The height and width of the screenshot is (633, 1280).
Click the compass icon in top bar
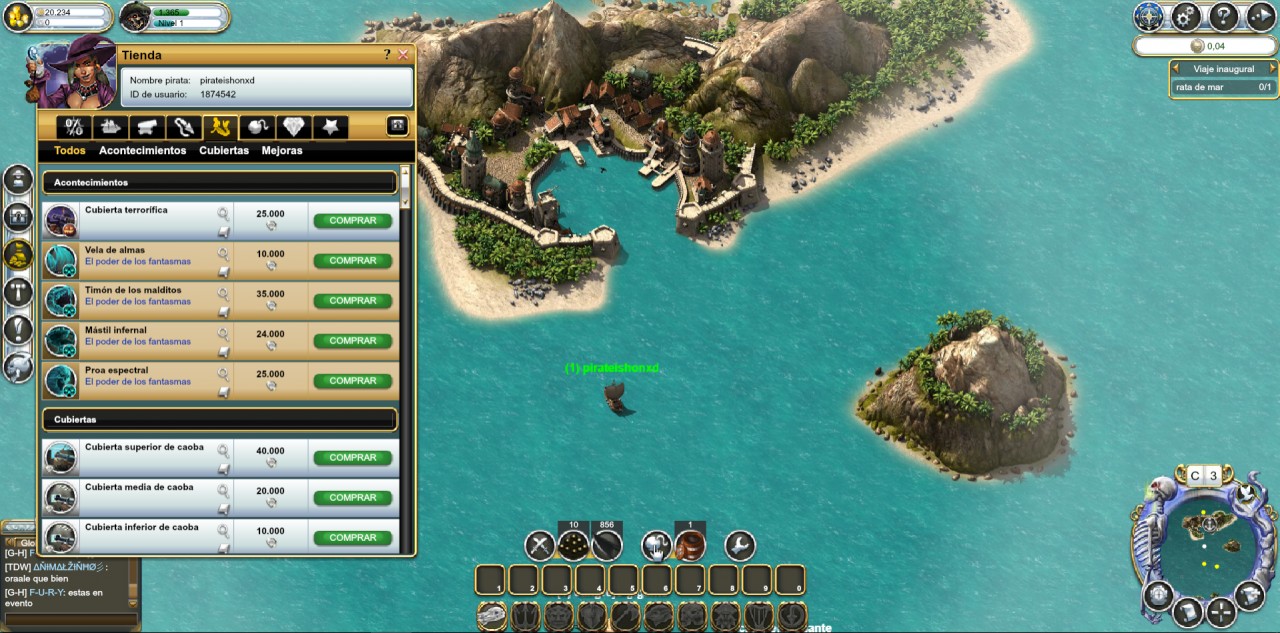pyautogui.click(x=1149, y=16)
